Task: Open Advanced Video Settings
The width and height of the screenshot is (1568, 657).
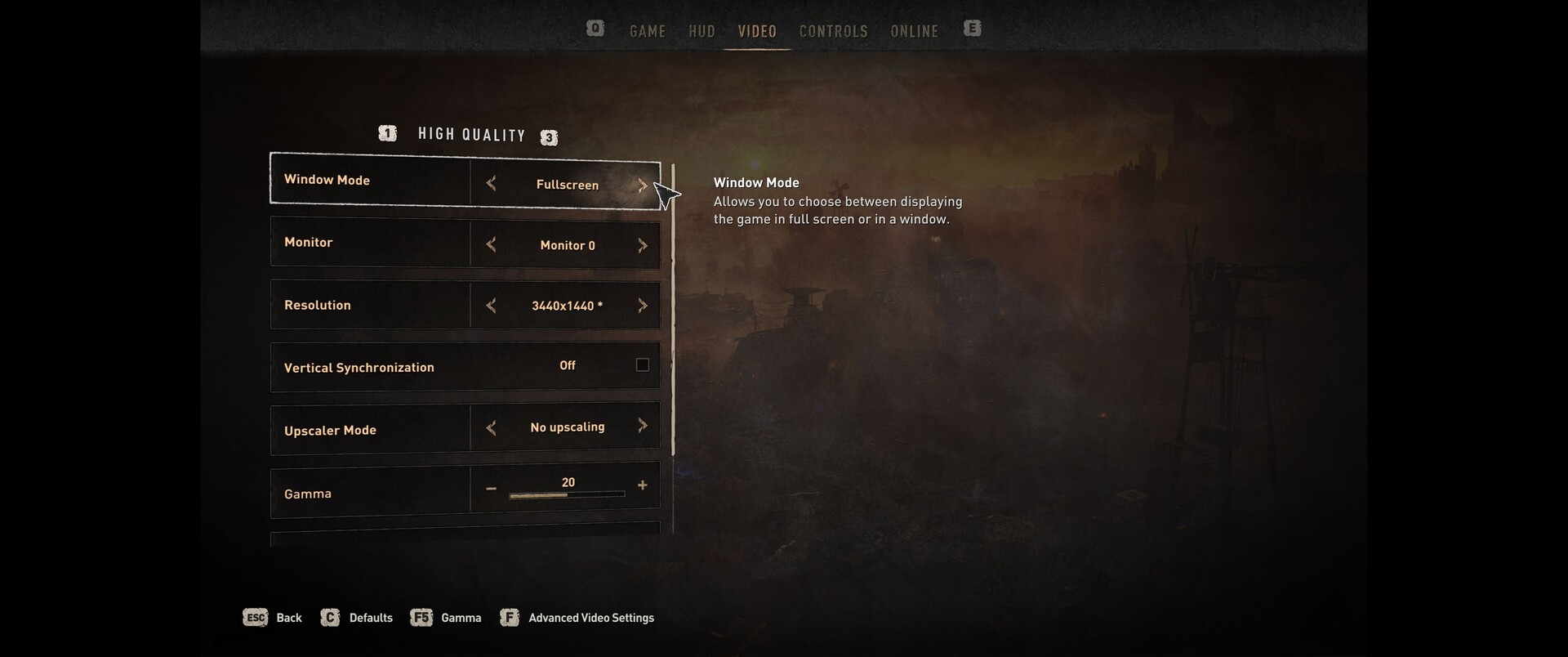Action: (578, 618)
